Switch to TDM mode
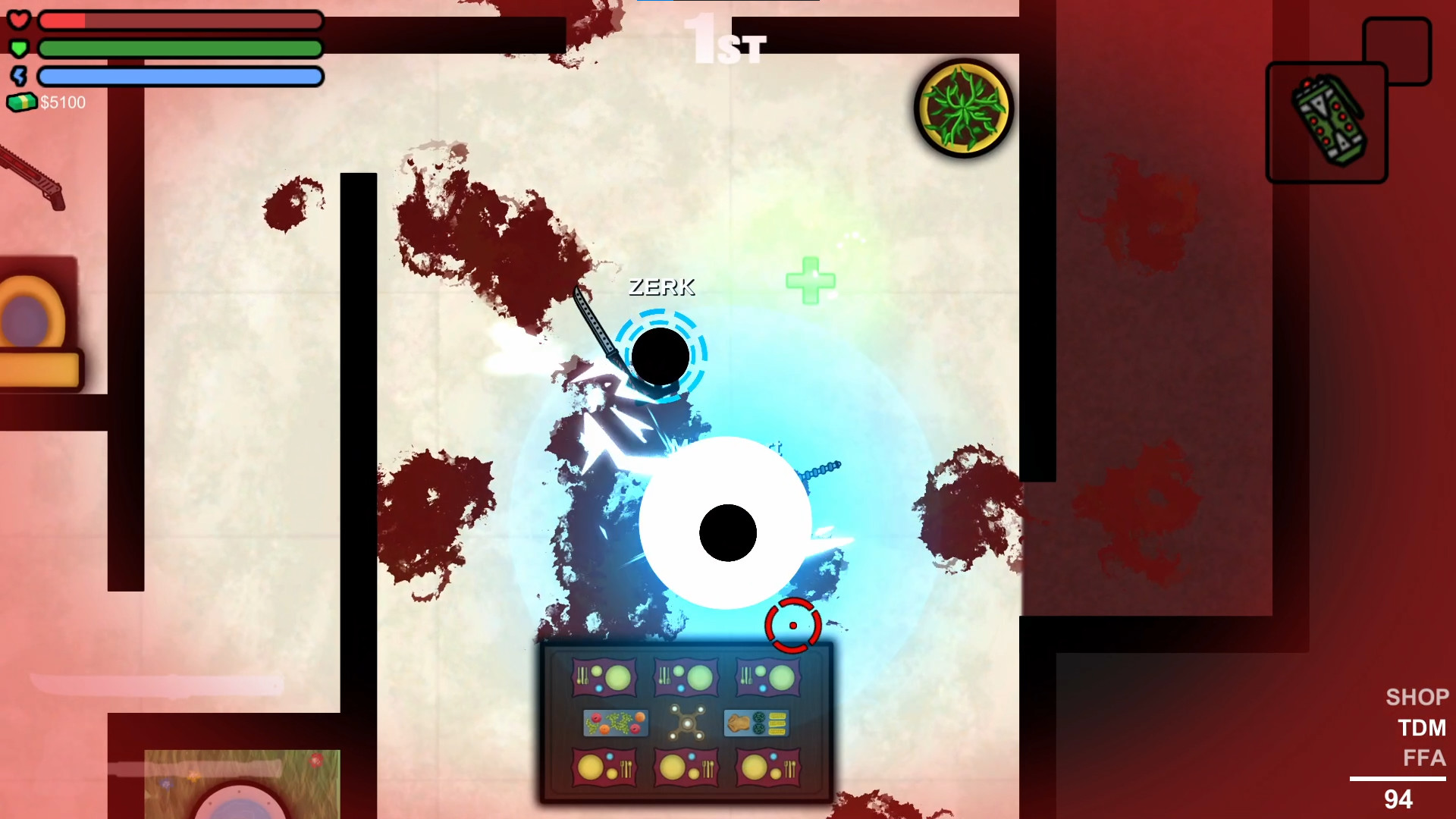 [x=1422, y=728]
